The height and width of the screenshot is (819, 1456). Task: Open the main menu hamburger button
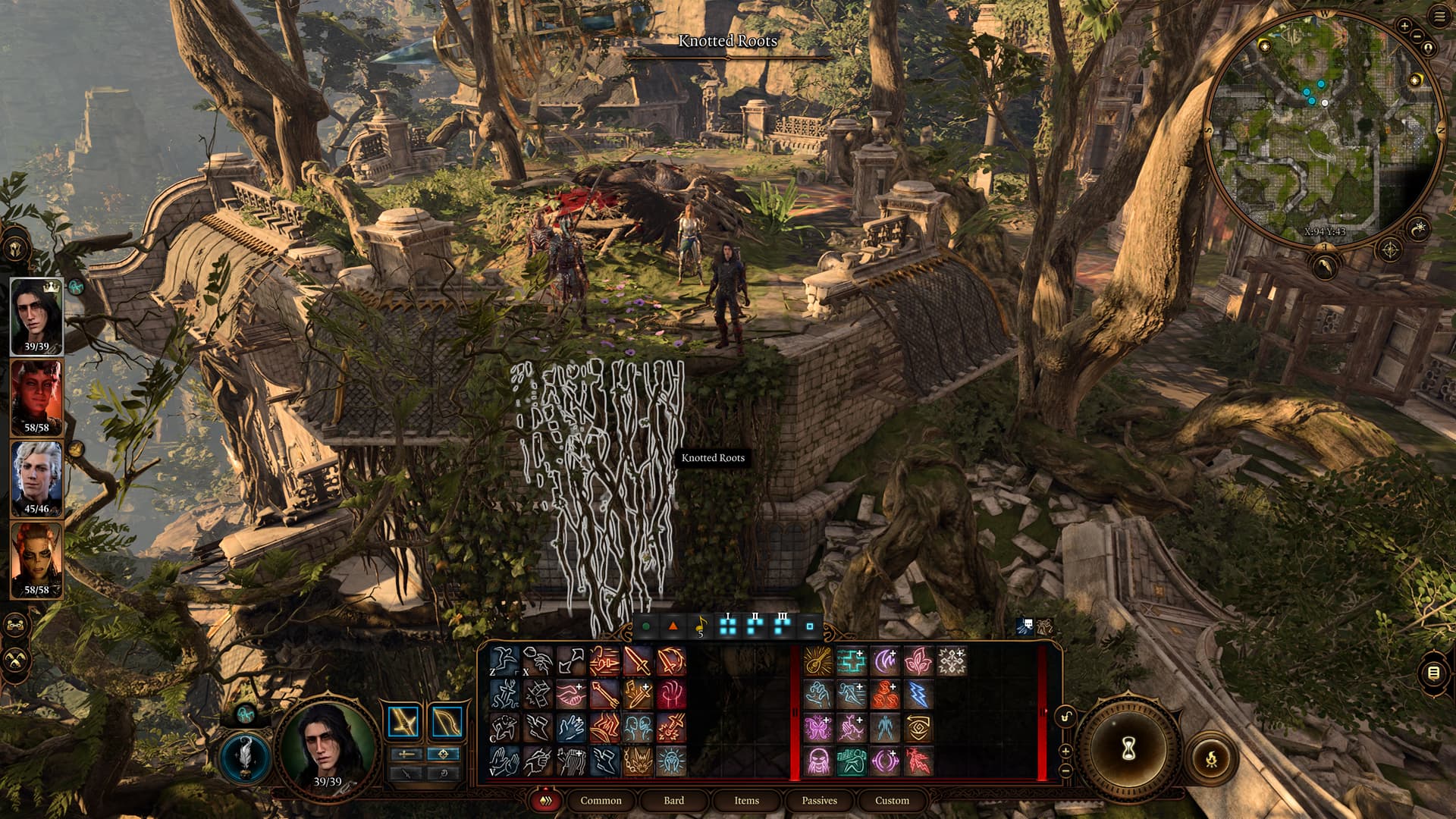pos(1439,17)
